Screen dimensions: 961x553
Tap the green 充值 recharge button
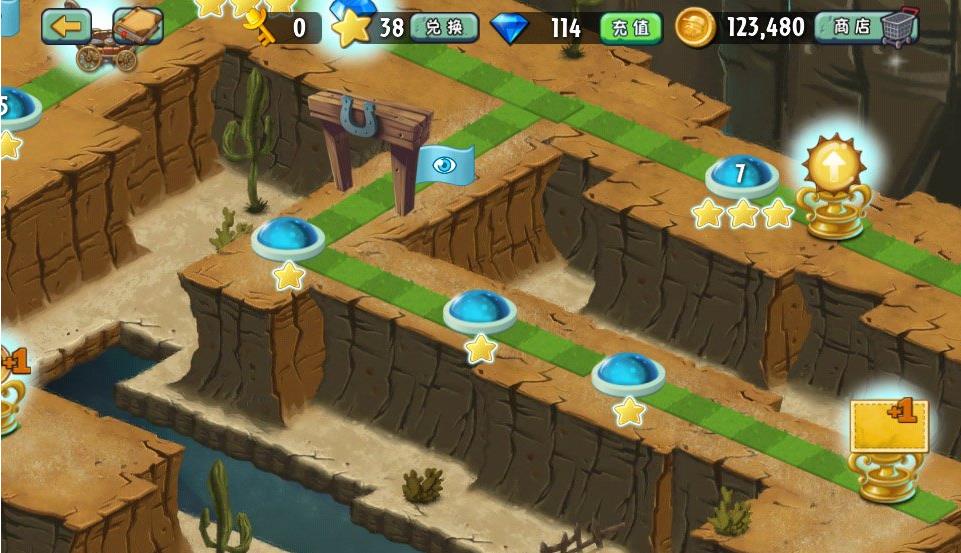[631, 28]
